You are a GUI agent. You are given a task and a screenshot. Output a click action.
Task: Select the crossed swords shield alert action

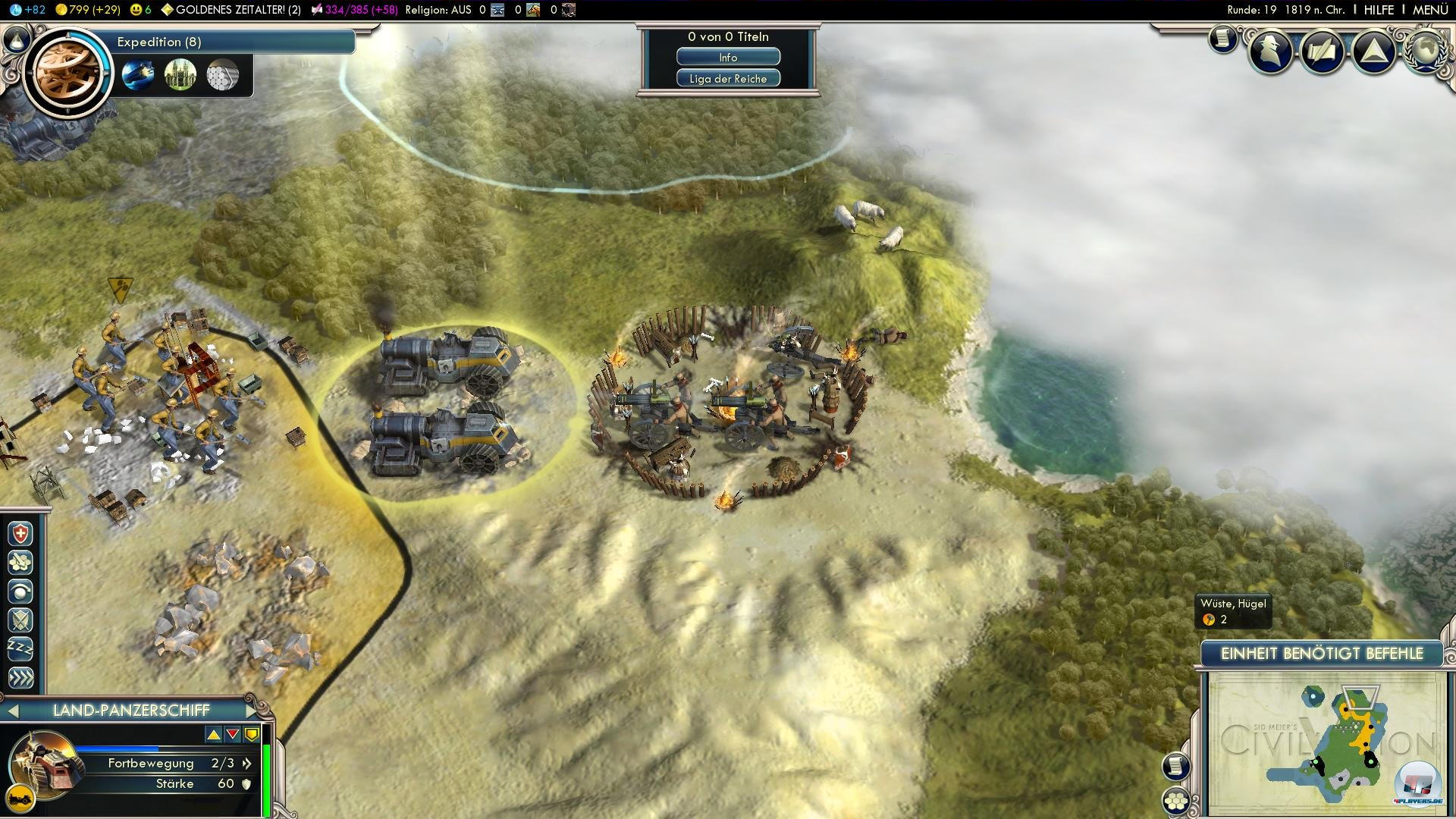[20, 620]
